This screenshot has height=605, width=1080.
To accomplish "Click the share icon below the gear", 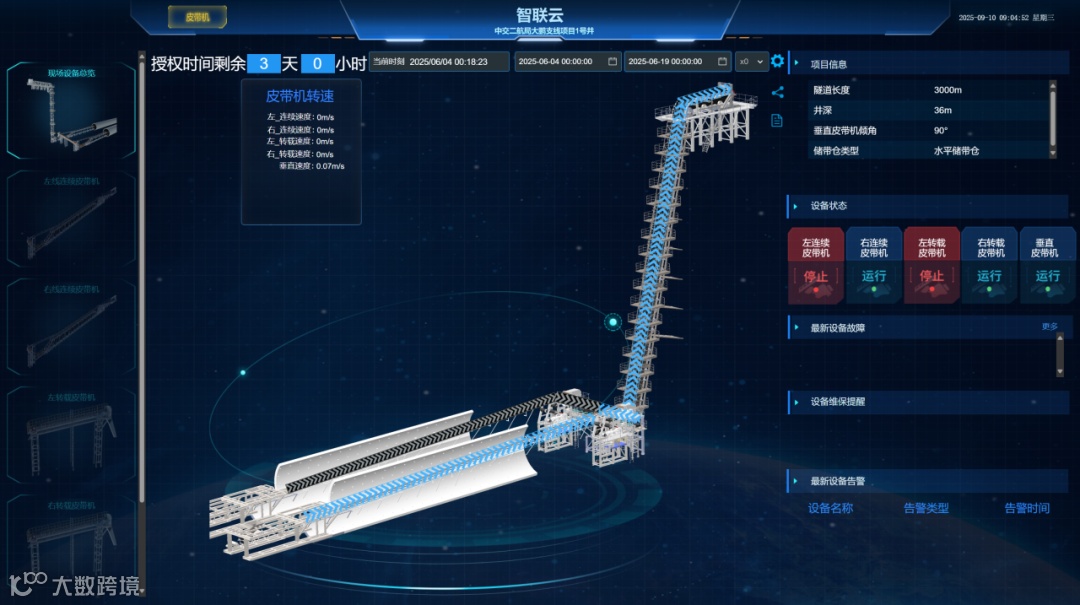I will (x=777, y=93).
